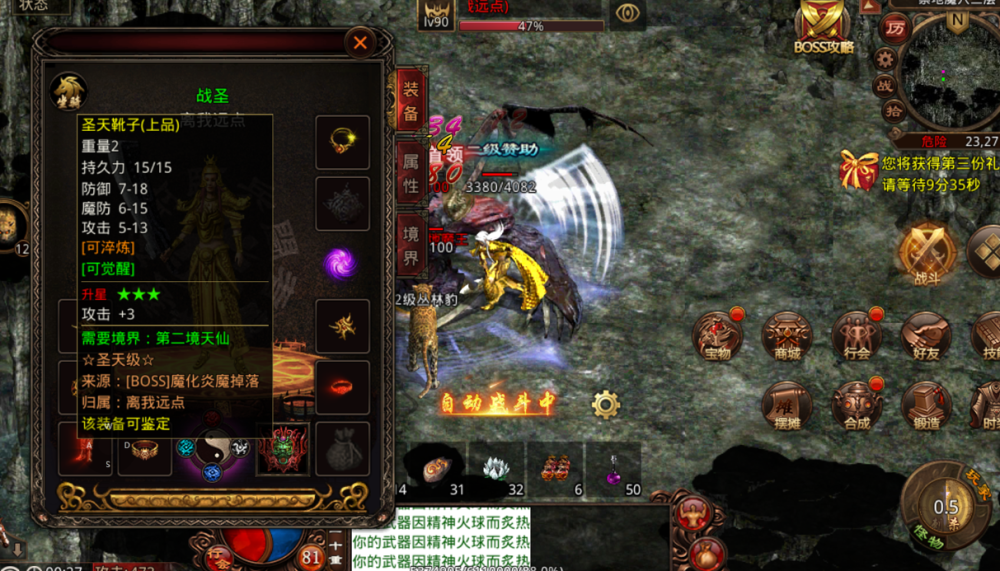Open the BOSS攻略 guide
1000x571 pixels.
click(x=824, y=28)
